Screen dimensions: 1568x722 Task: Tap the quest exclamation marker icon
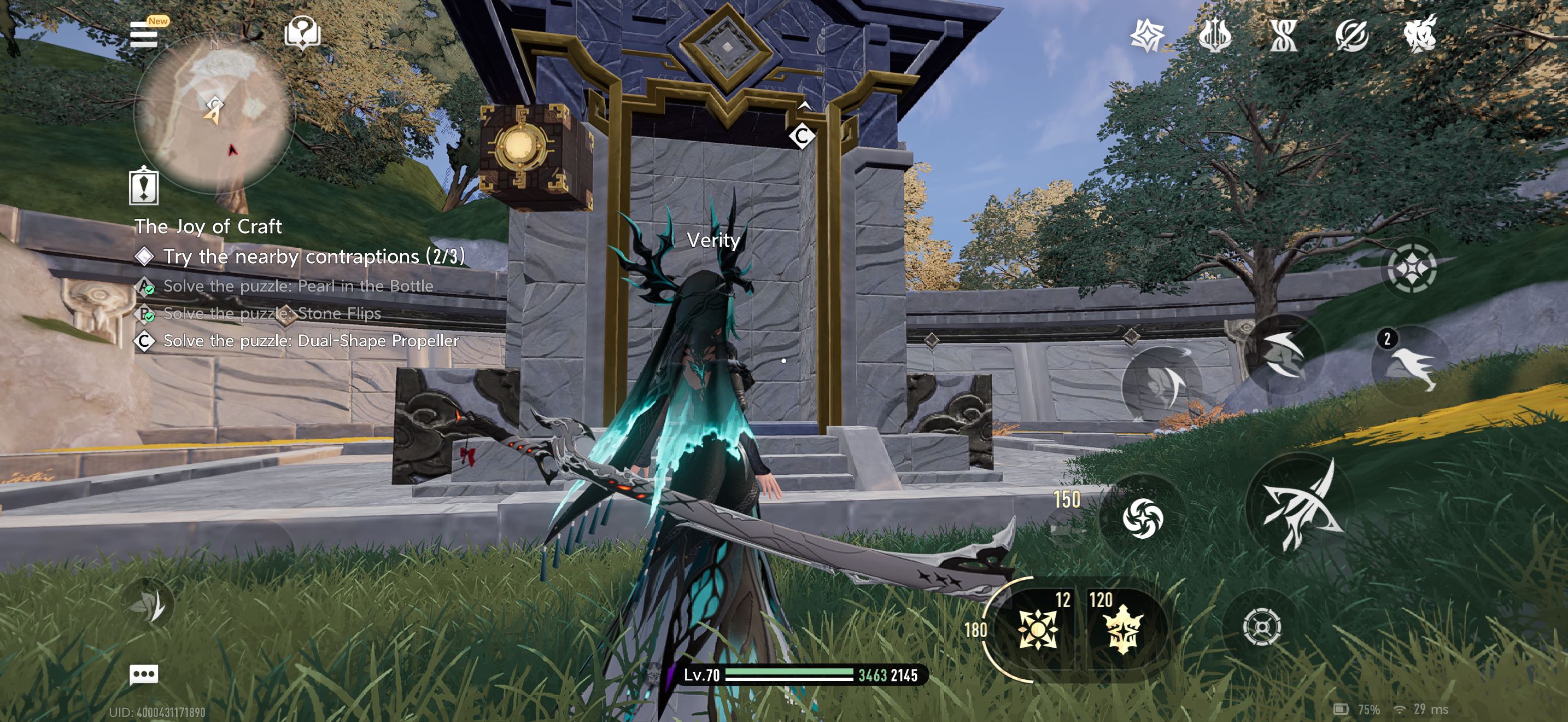point(144,185)
